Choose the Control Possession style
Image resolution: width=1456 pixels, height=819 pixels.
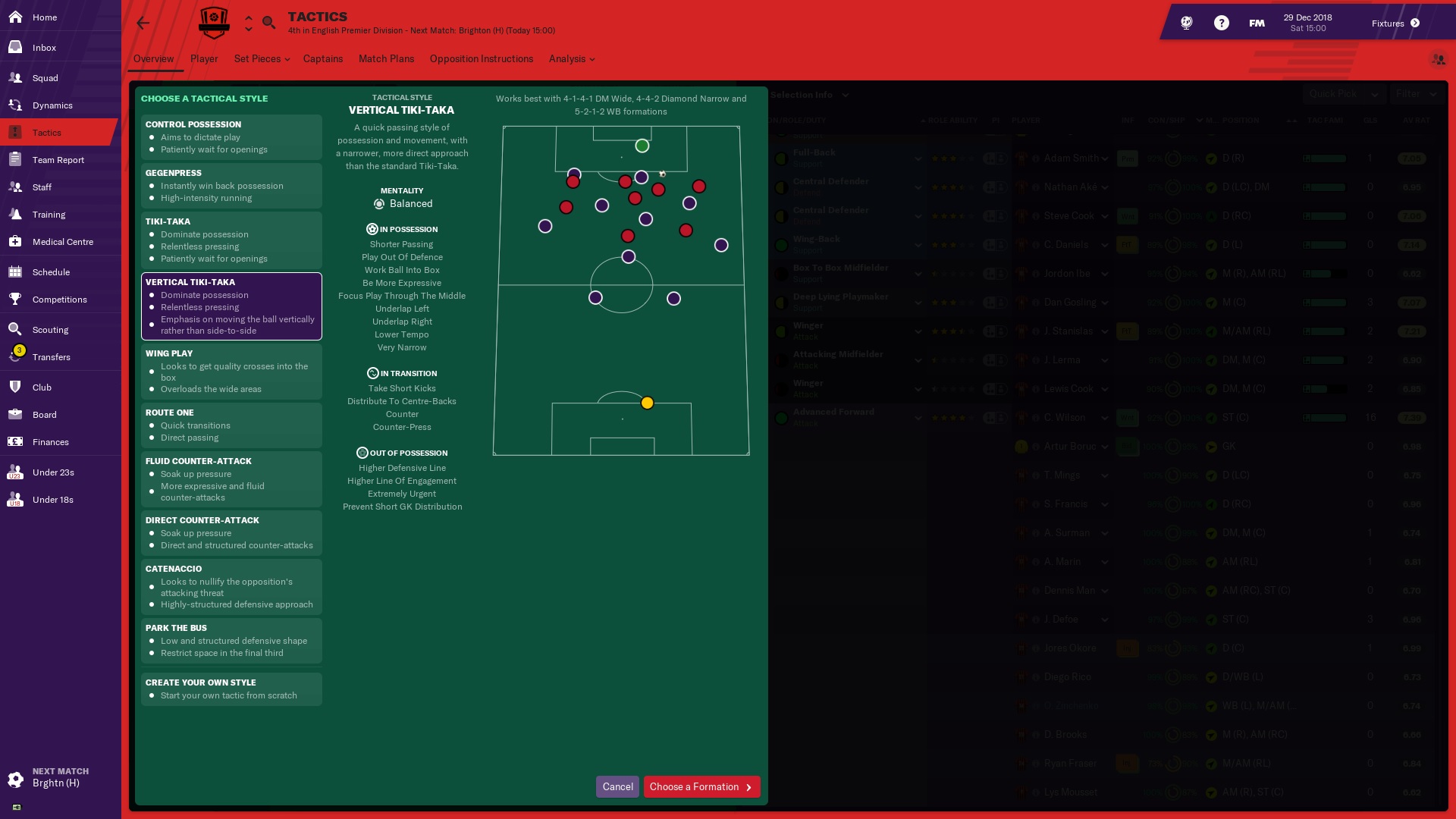[231, 137]
